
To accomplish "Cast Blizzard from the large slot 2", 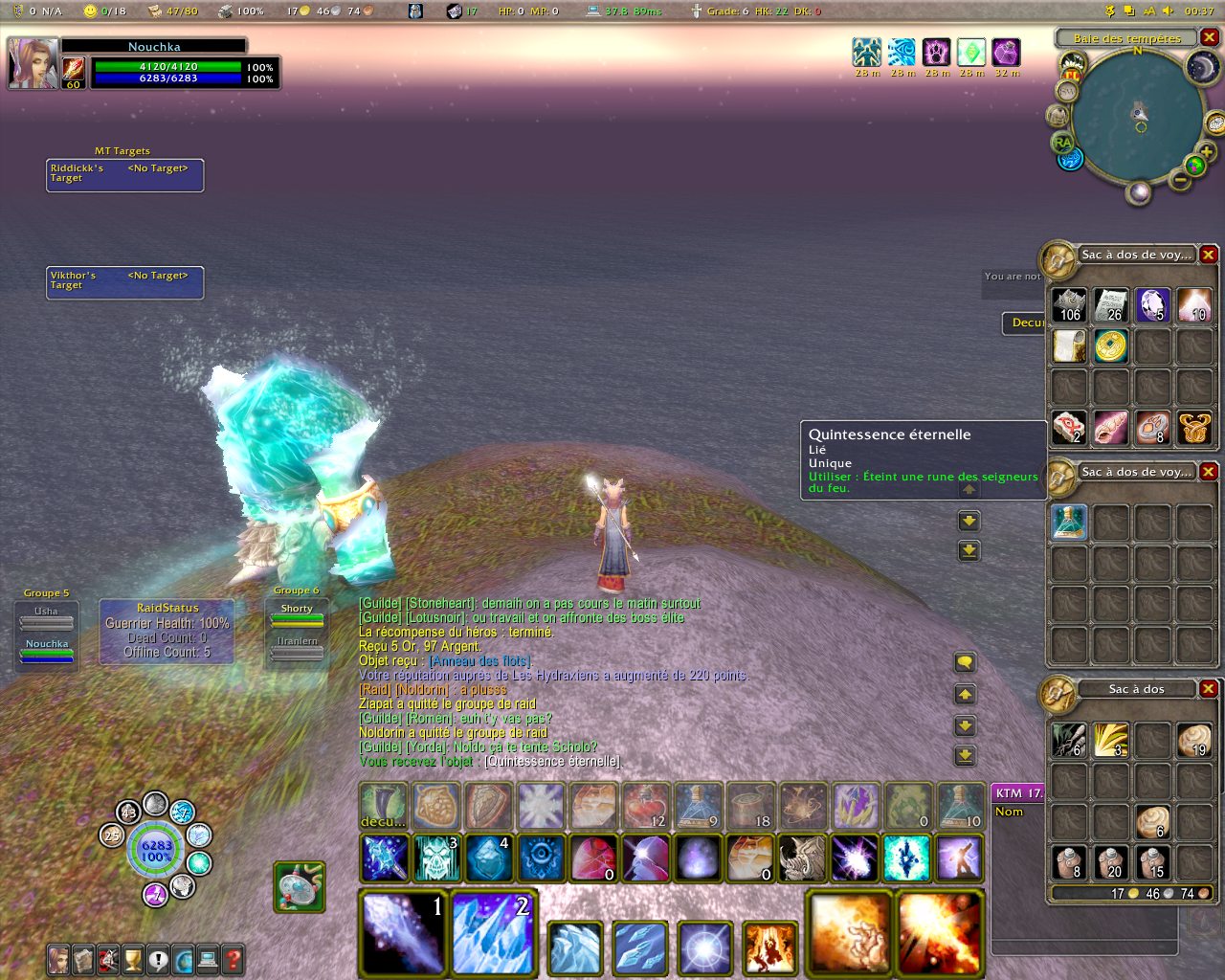I will click(492, 932).
